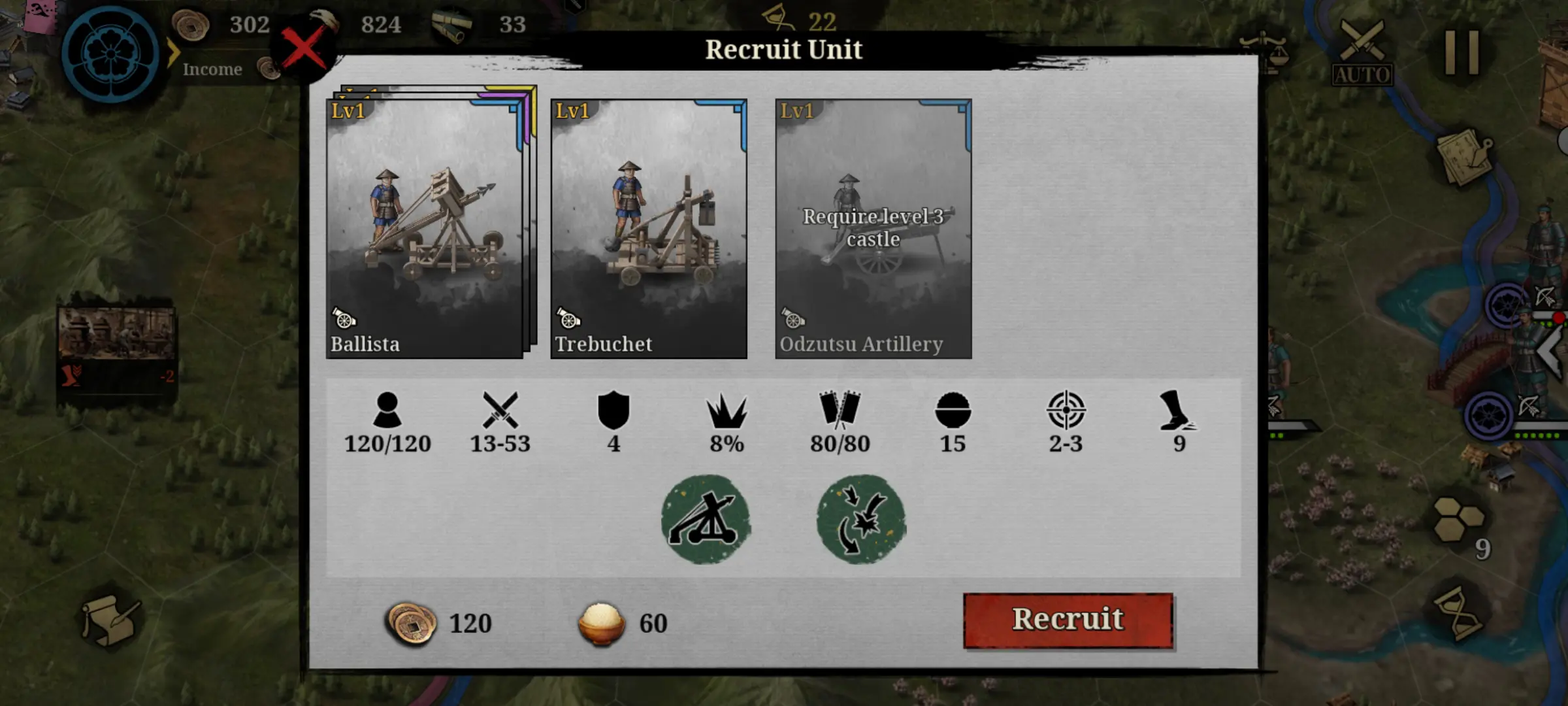1568x706 pixels.
Task: Open the map with pin icon
Action: [x=1465, y=157]
